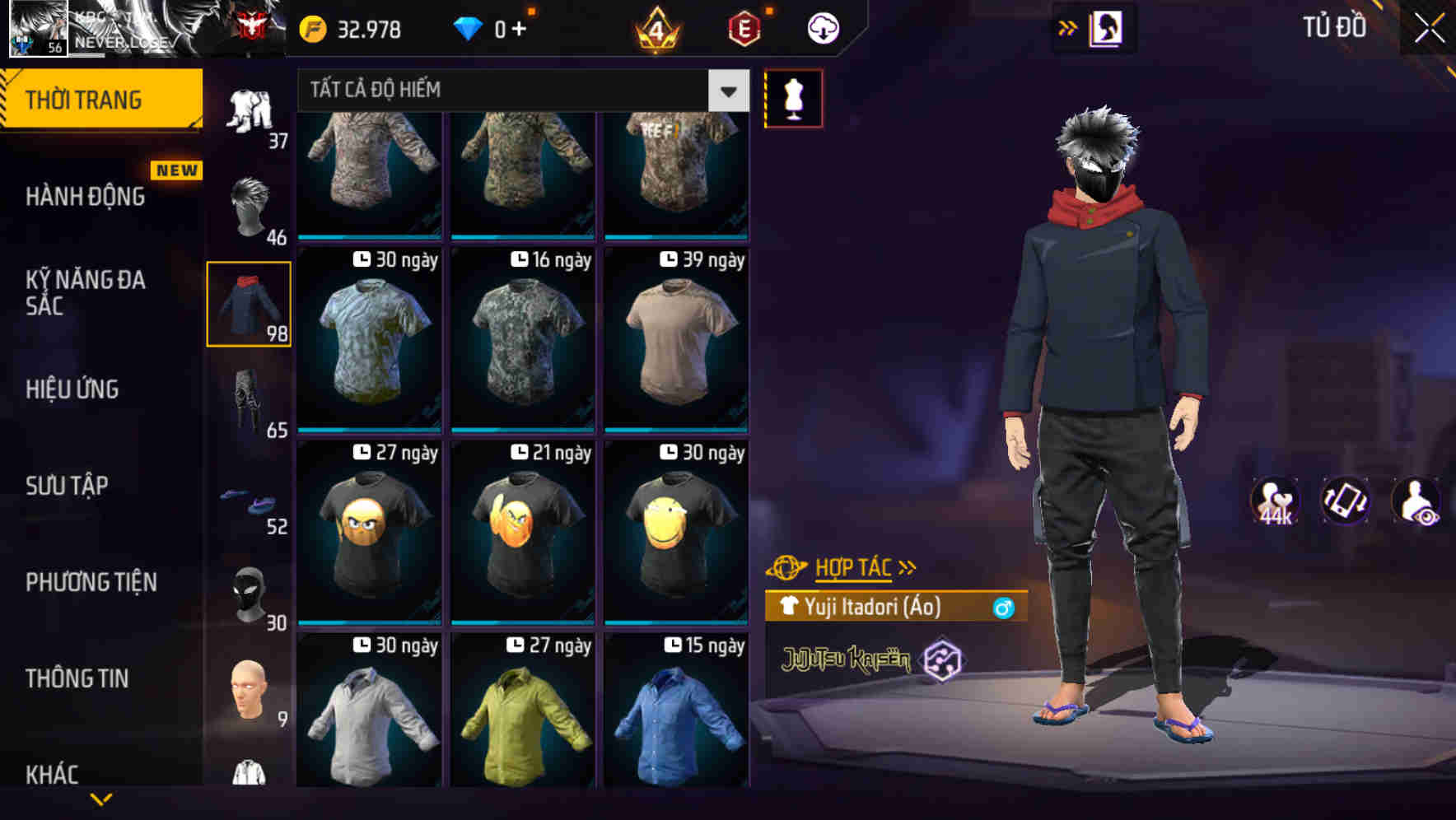Viewport: 1456px width, 820px height.
Task: Toggle the mannequin display next to rarity filter
Action: pos(793,97)
